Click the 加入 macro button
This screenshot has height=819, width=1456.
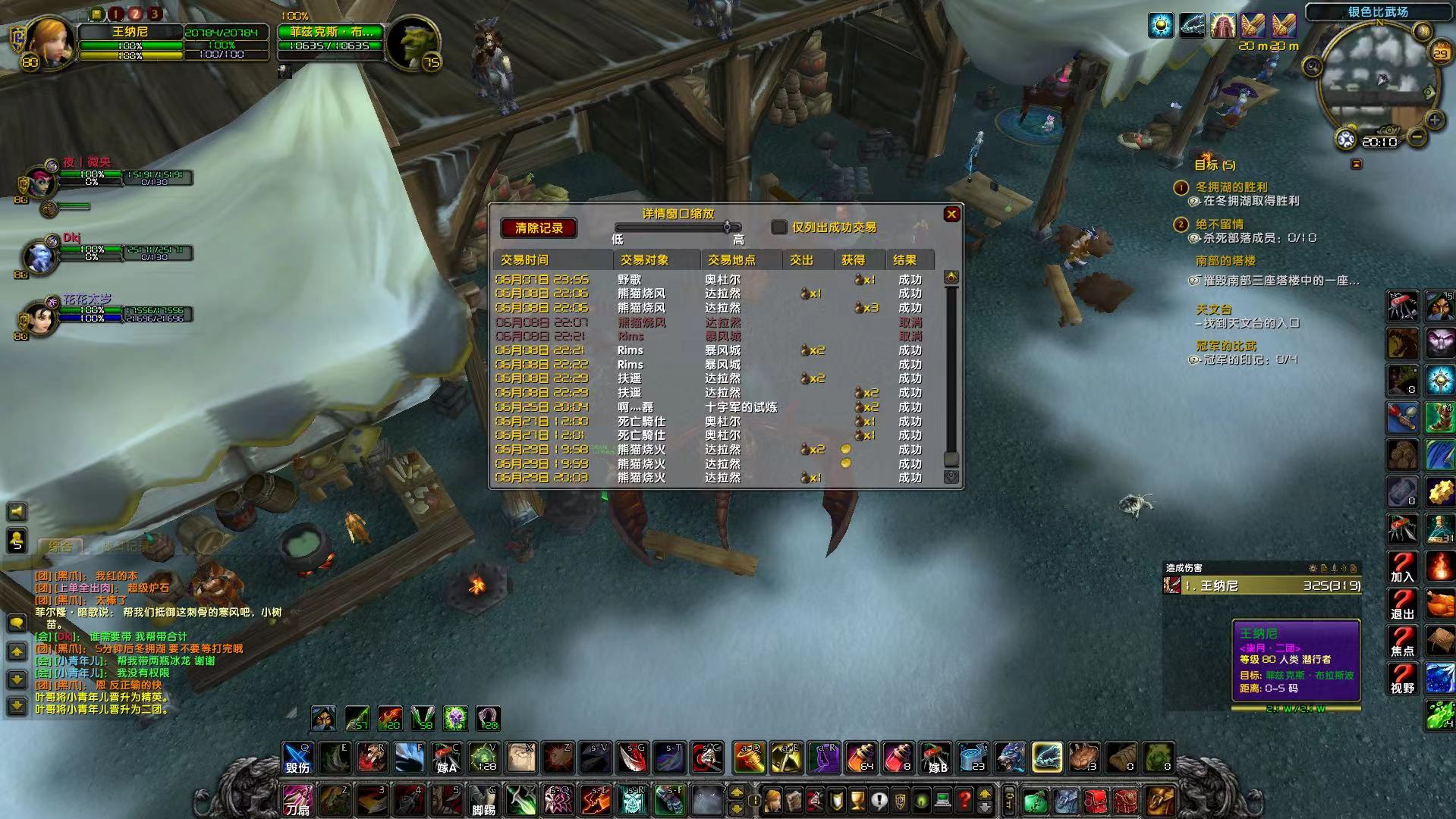tap(1402, 567)
